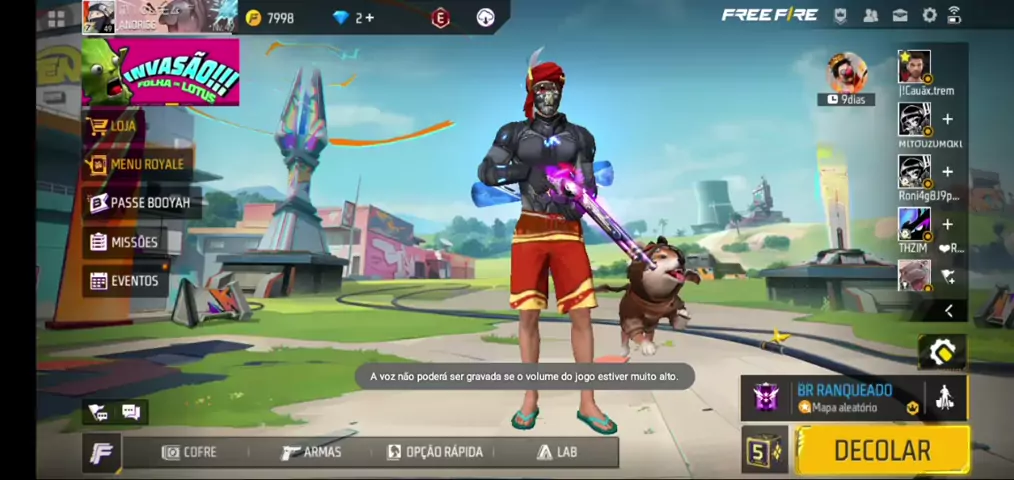Invite friend MITOUZUMAKI with the plus

(x=948, y=119)
